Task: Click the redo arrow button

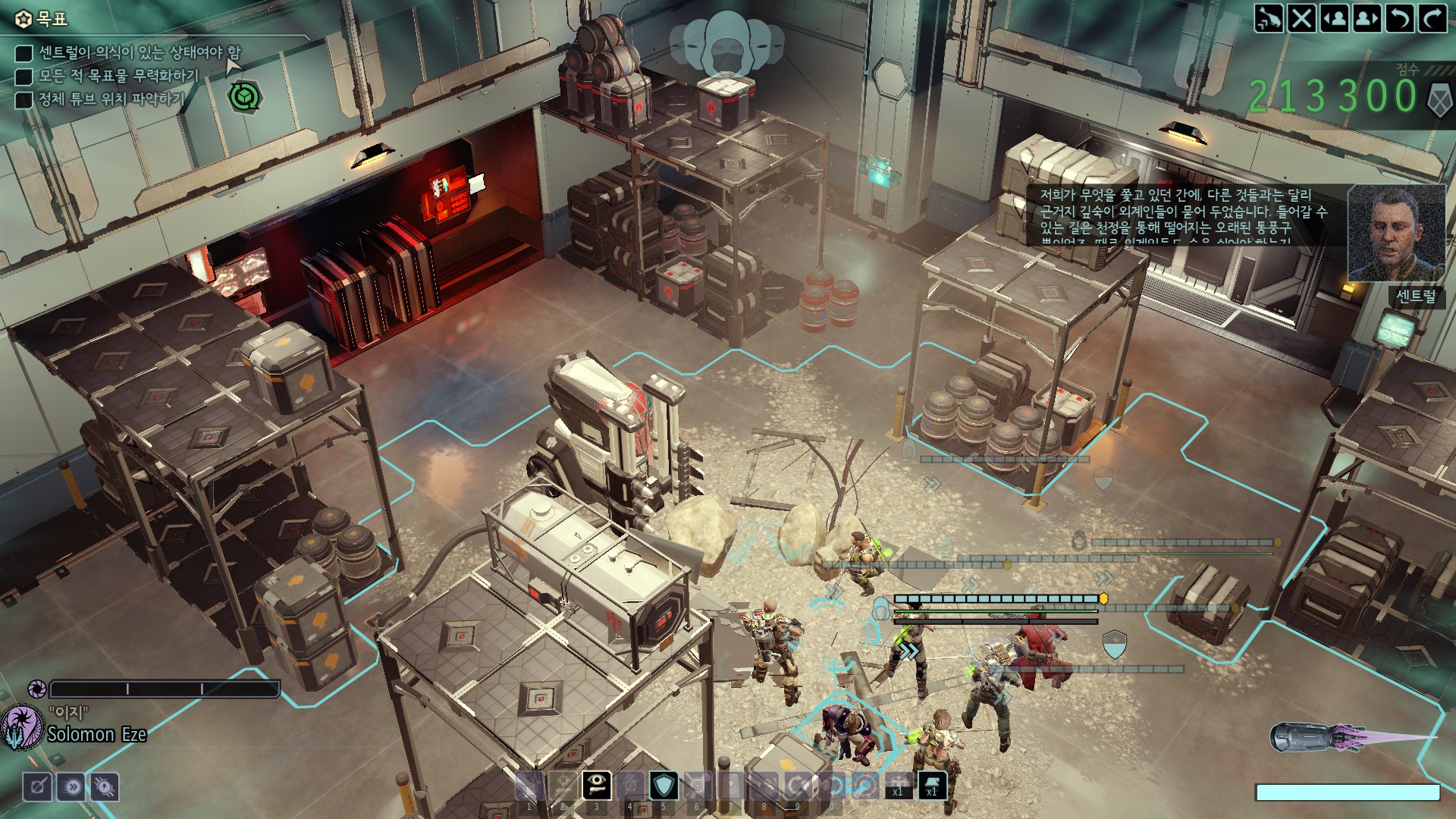Action: point(1432,18)
